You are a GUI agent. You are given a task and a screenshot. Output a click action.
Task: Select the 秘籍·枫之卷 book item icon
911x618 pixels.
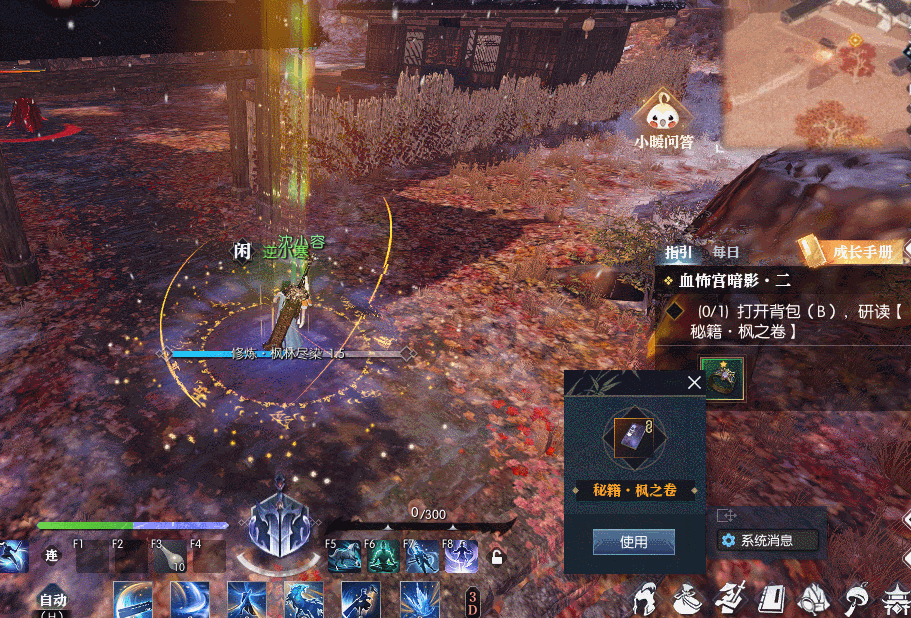click(635, 438)
